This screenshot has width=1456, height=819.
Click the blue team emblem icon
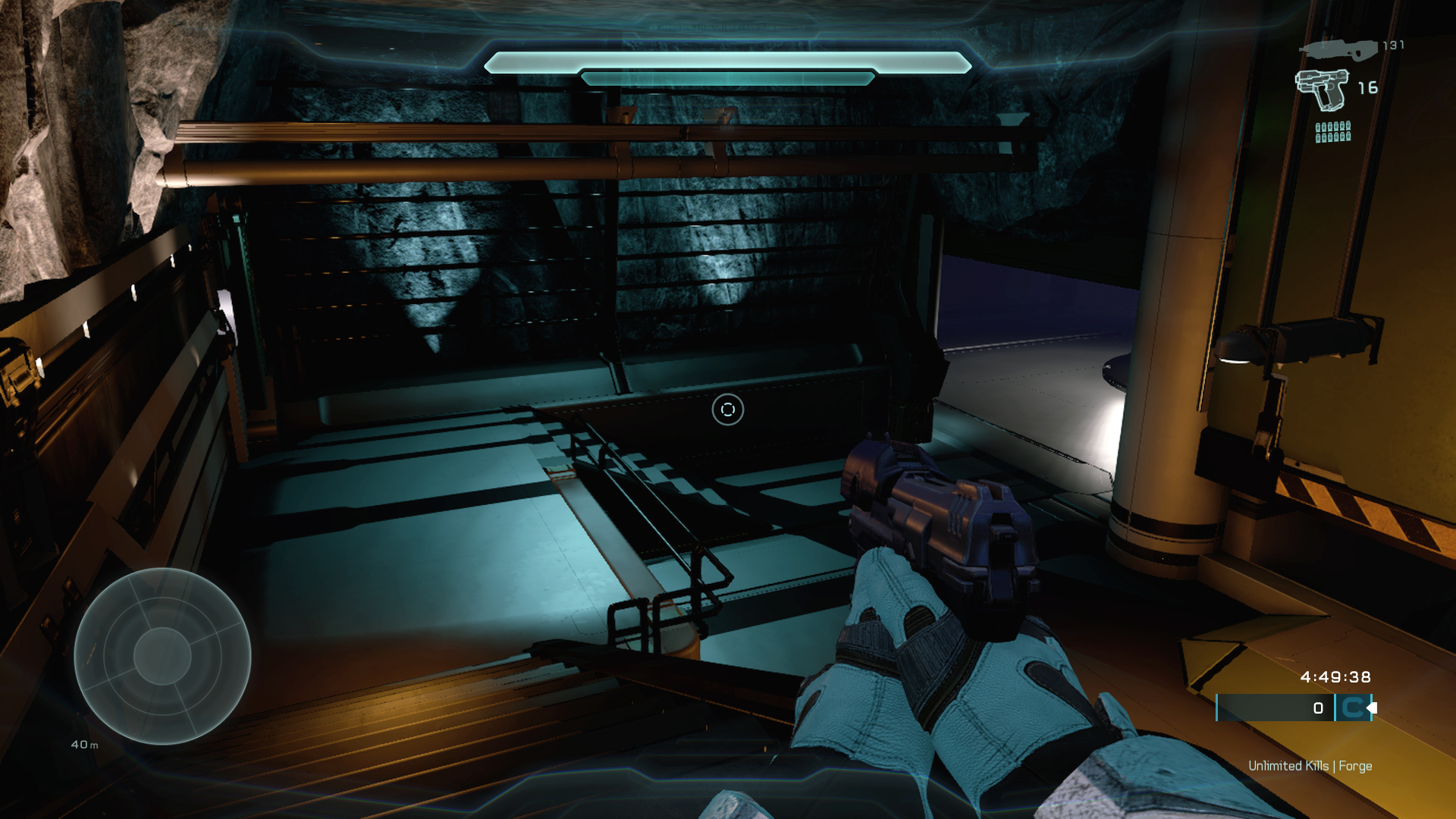pos(1352,708)
